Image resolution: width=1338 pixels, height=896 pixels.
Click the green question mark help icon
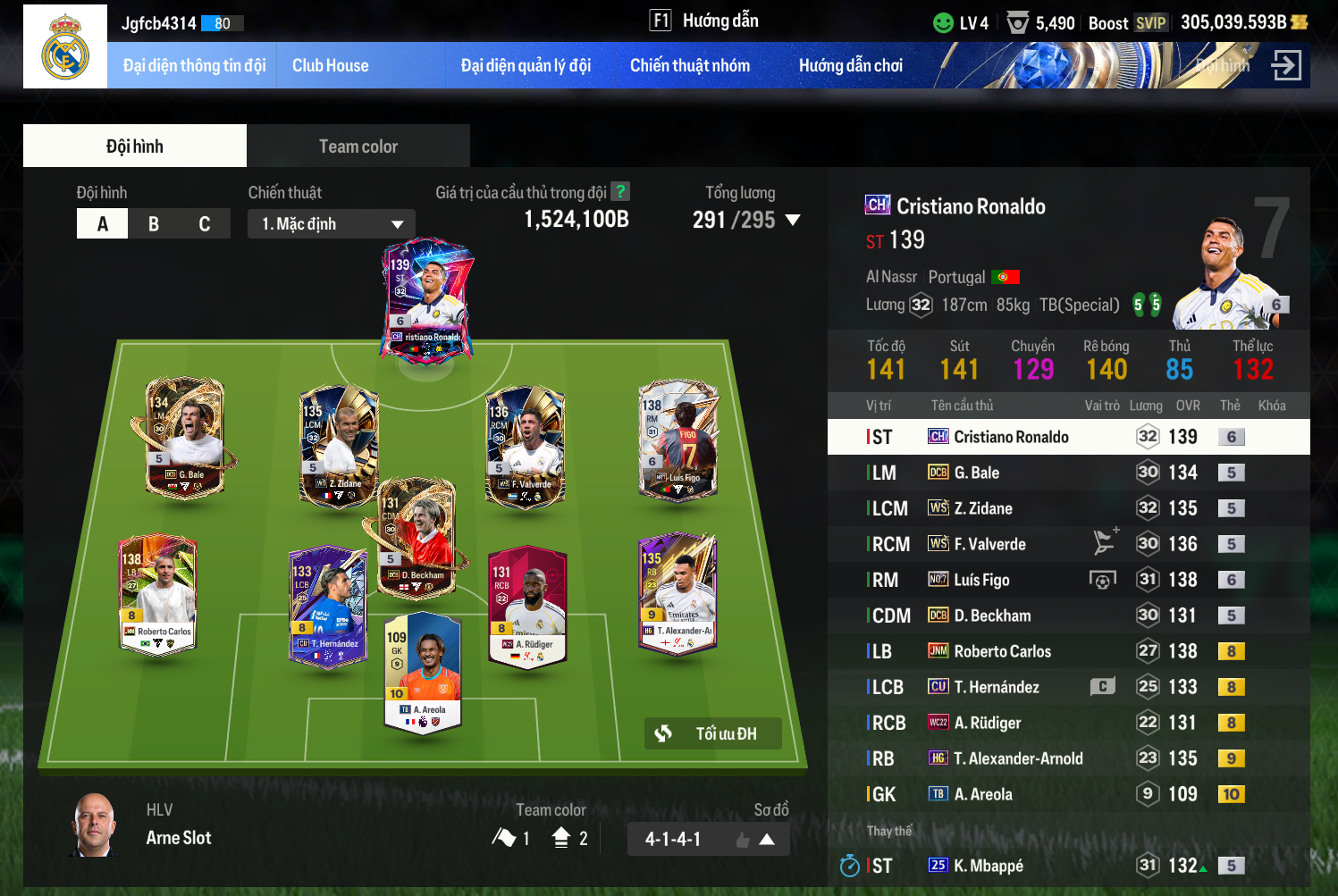[620, 191]
